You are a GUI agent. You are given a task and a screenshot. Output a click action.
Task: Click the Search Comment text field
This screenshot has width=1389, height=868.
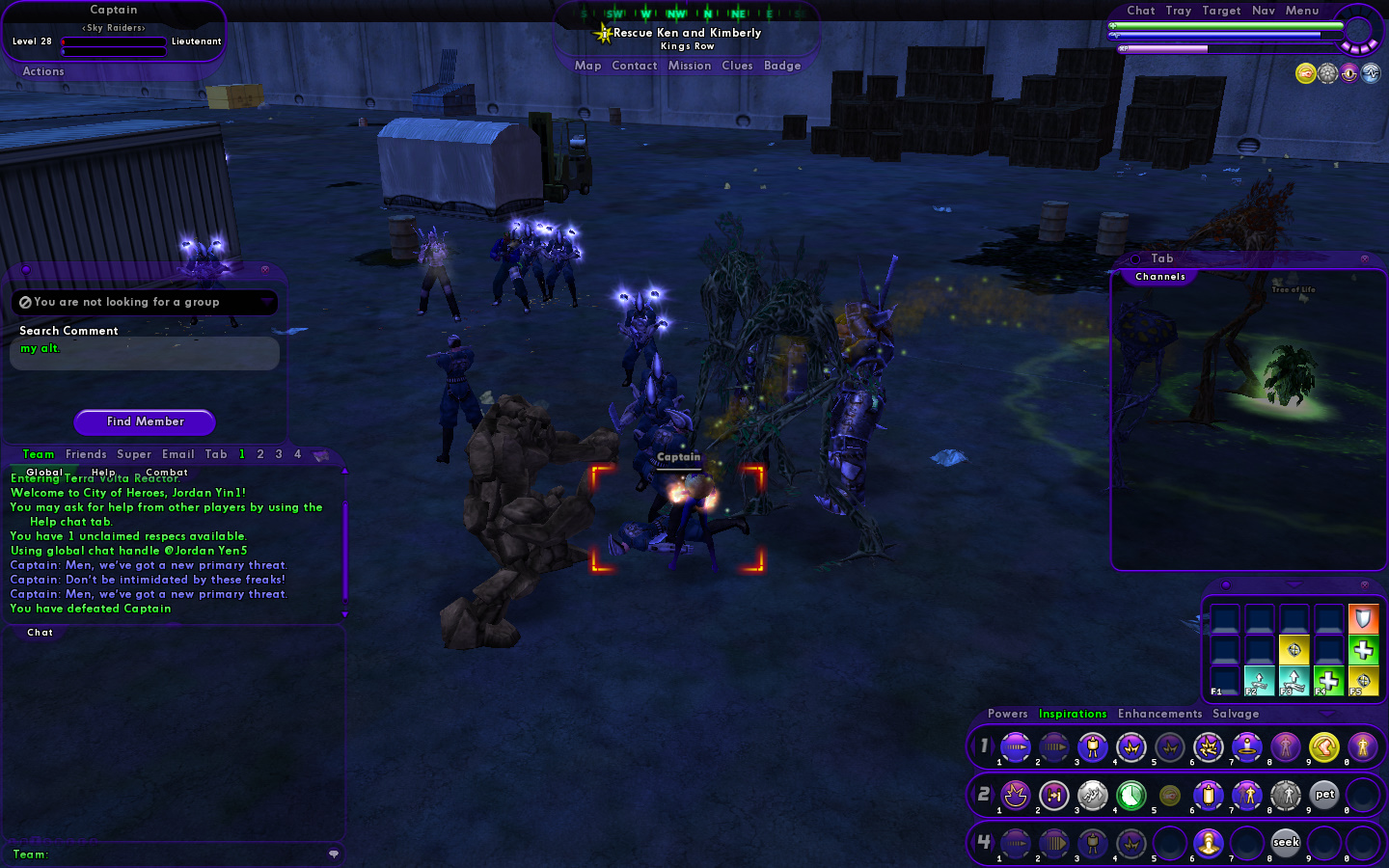coord(145,353)
